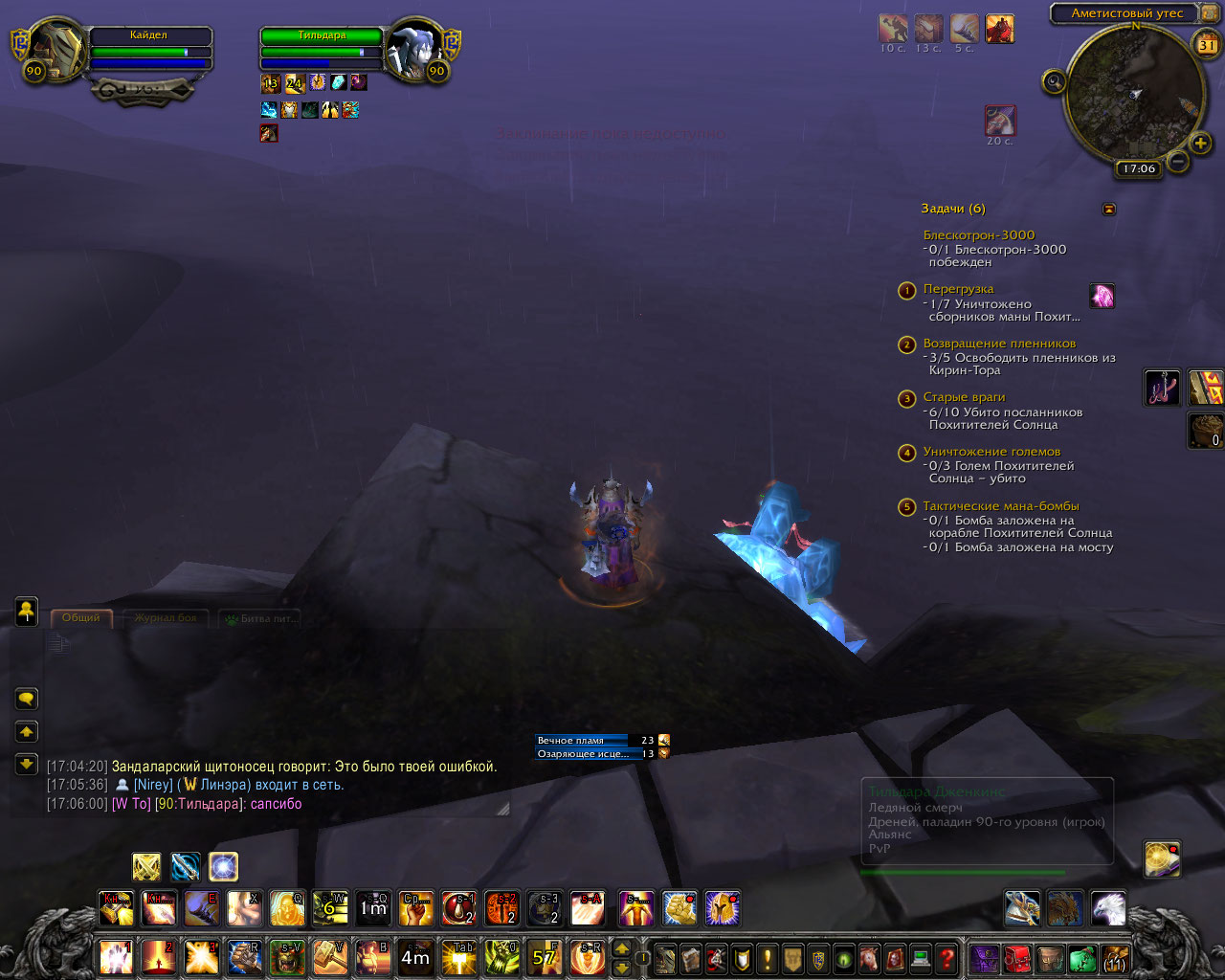Open the world map button beside the zone name
The height and width of the screenshot is (980, 1225).
point(1209,13)
